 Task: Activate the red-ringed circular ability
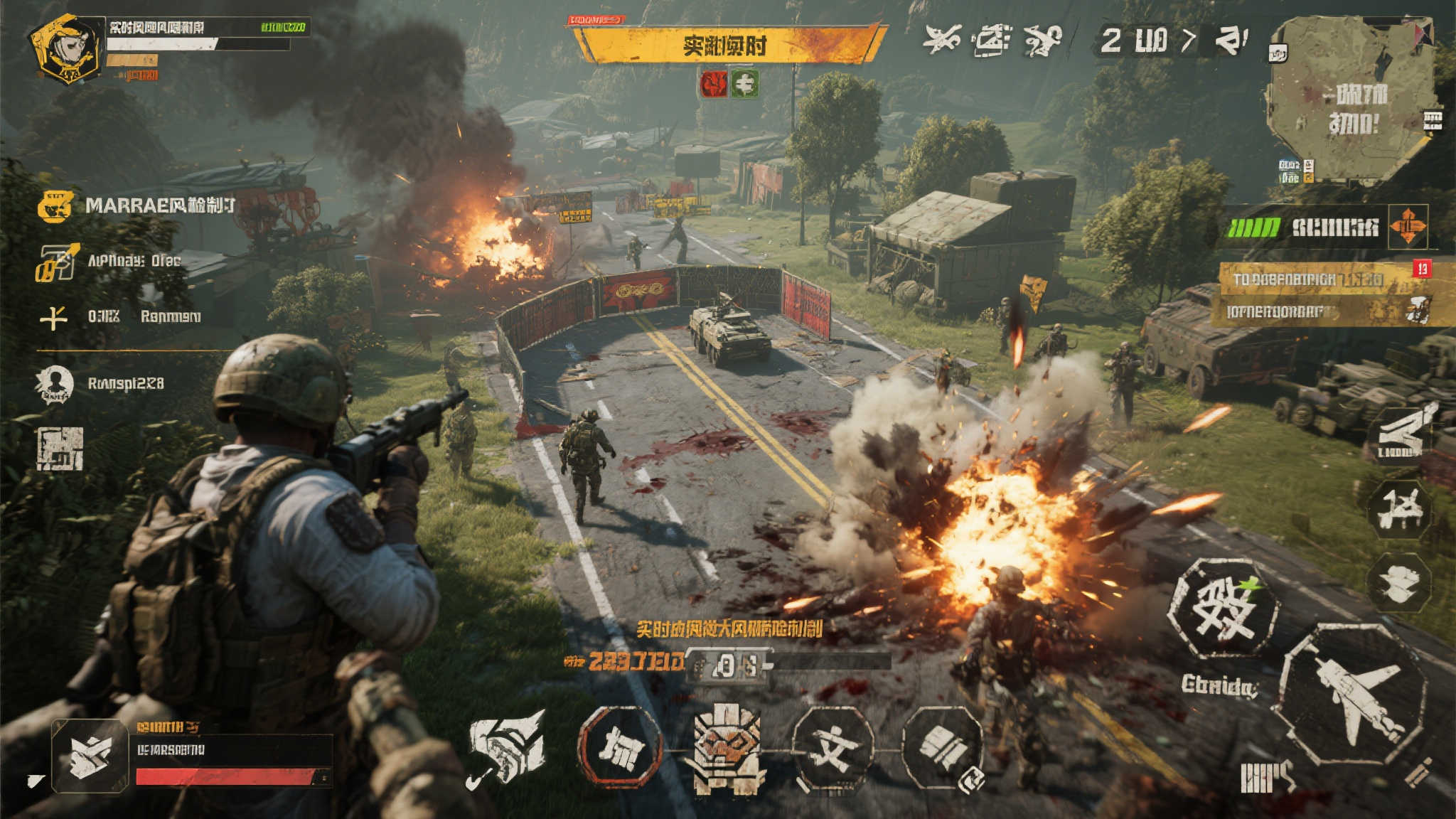pos(619,748)
